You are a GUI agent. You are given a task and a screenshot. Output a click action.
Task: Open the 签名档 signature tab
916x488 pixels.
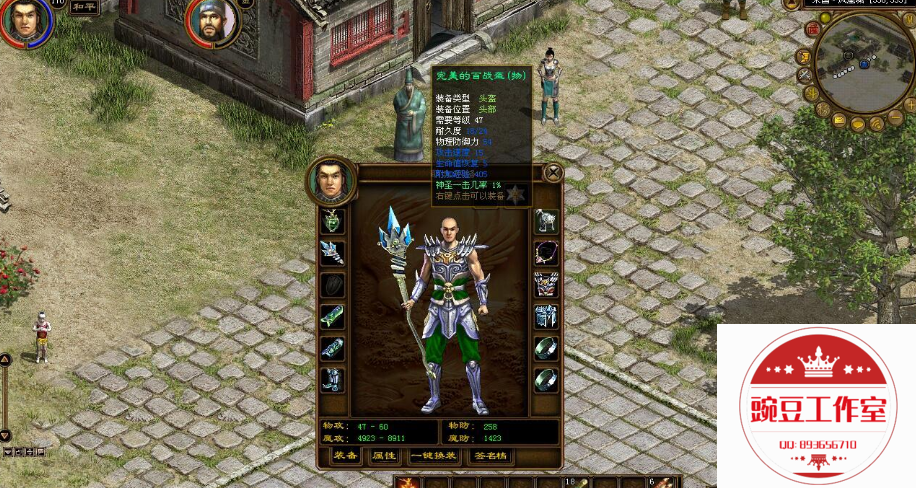pos(491,456)
